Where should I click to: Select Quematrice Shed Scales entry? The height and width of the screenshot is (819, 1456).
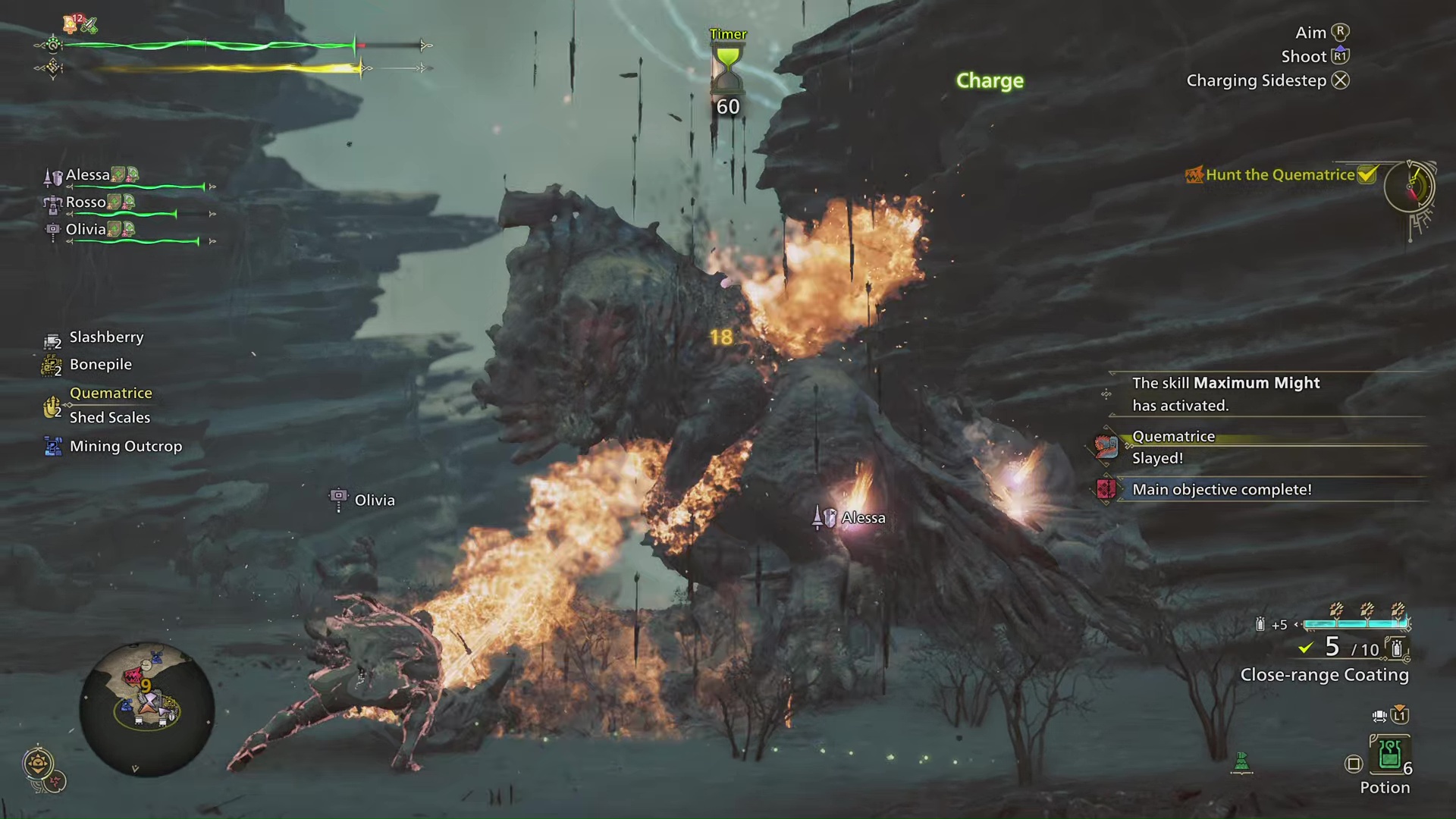(x=109, y=406)
